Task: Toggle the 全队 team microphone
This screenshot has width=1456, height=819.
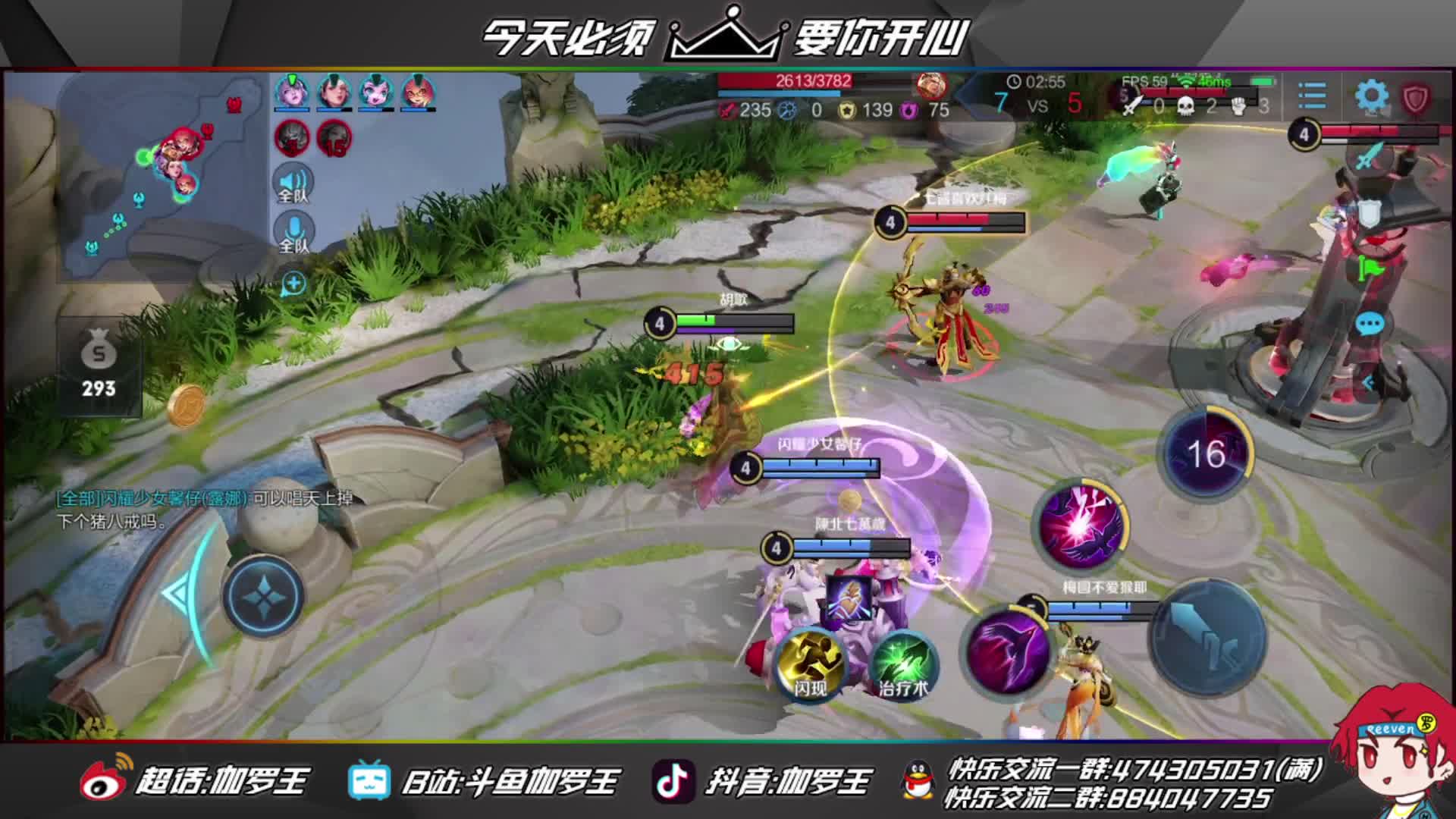Action: coord(293,233)
